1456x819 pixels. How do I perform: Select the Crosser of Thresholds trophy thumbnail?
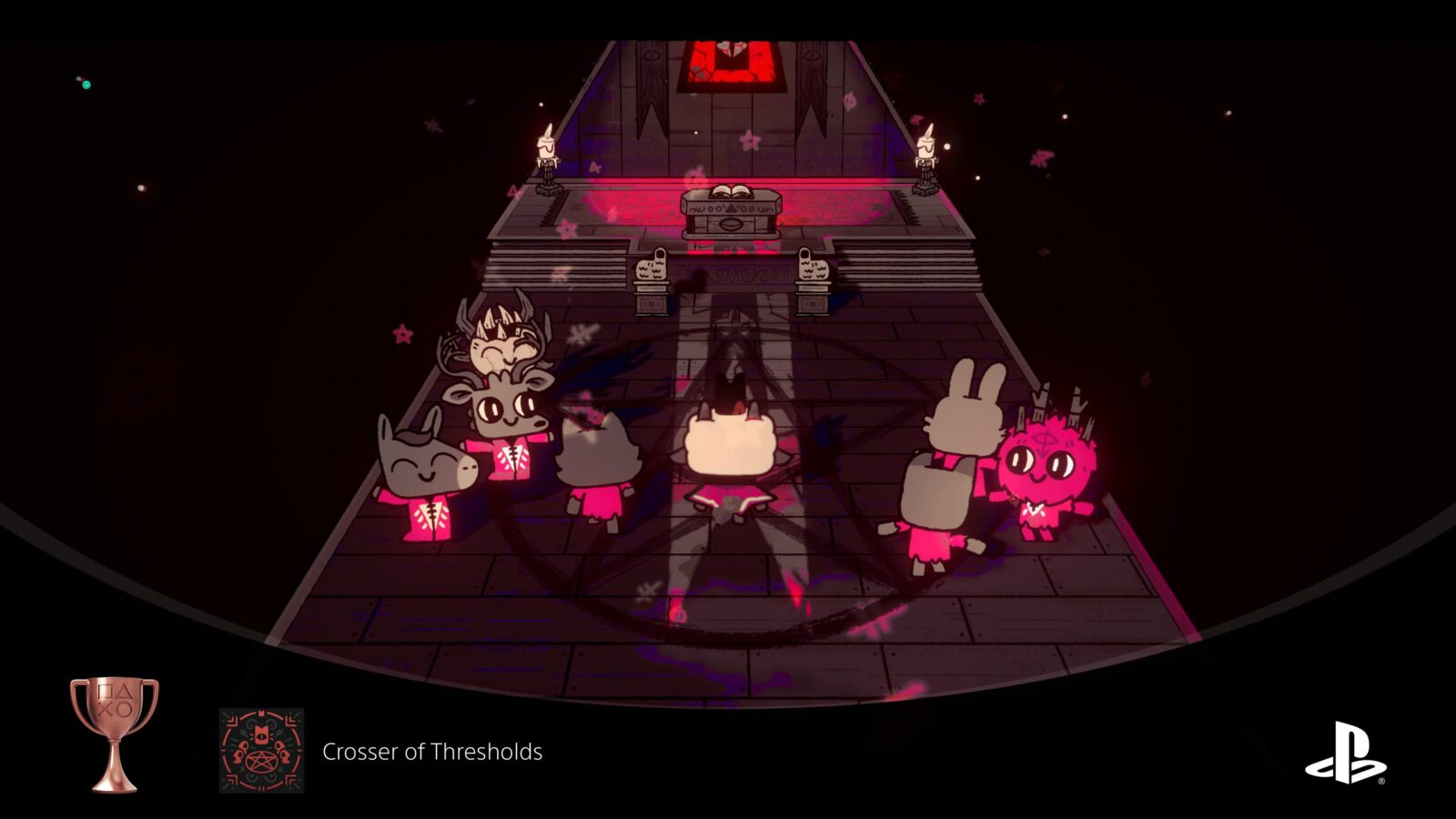point(261,751)
